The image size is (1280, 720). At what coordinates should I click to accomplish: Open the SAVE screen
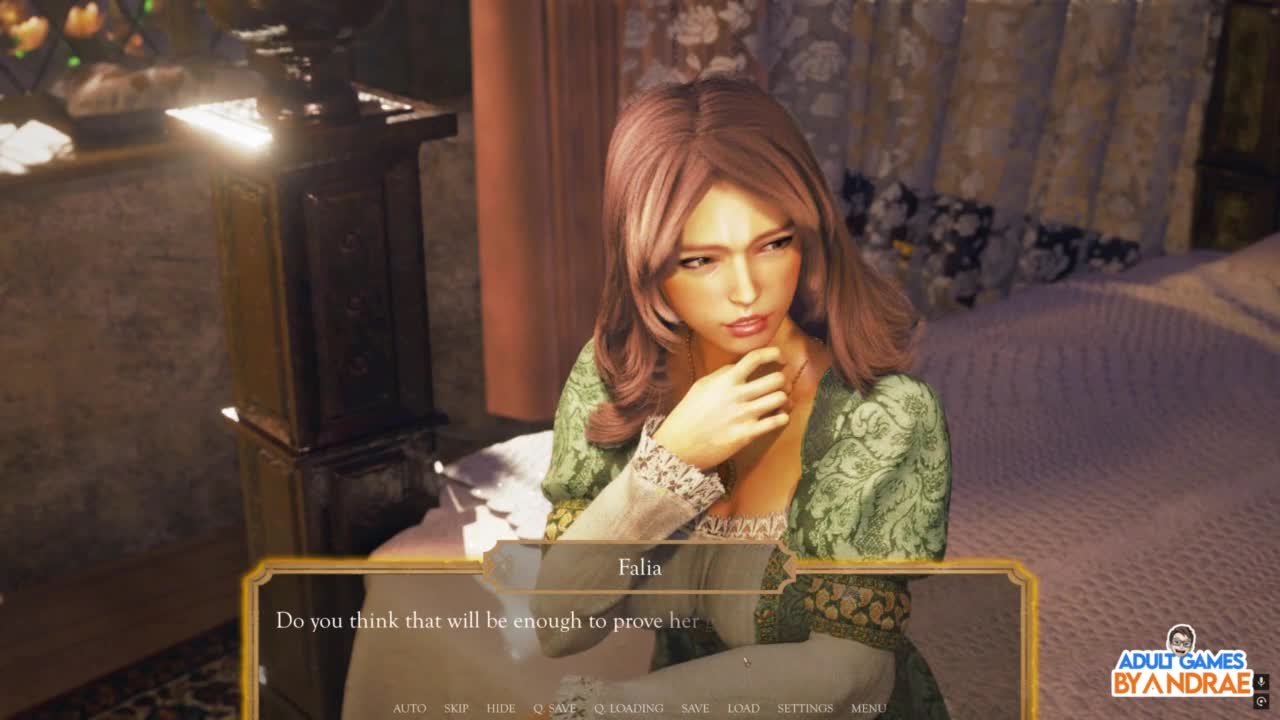tap(695, 708)
